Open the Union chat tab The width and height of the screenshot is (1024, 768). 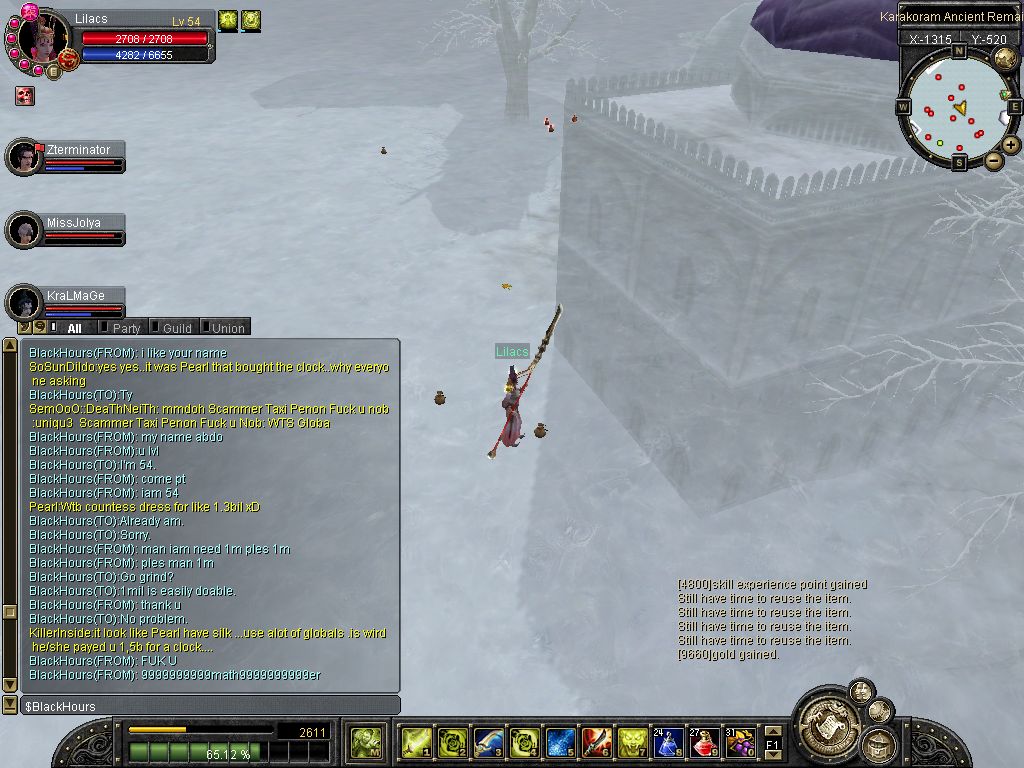point(227,328)
